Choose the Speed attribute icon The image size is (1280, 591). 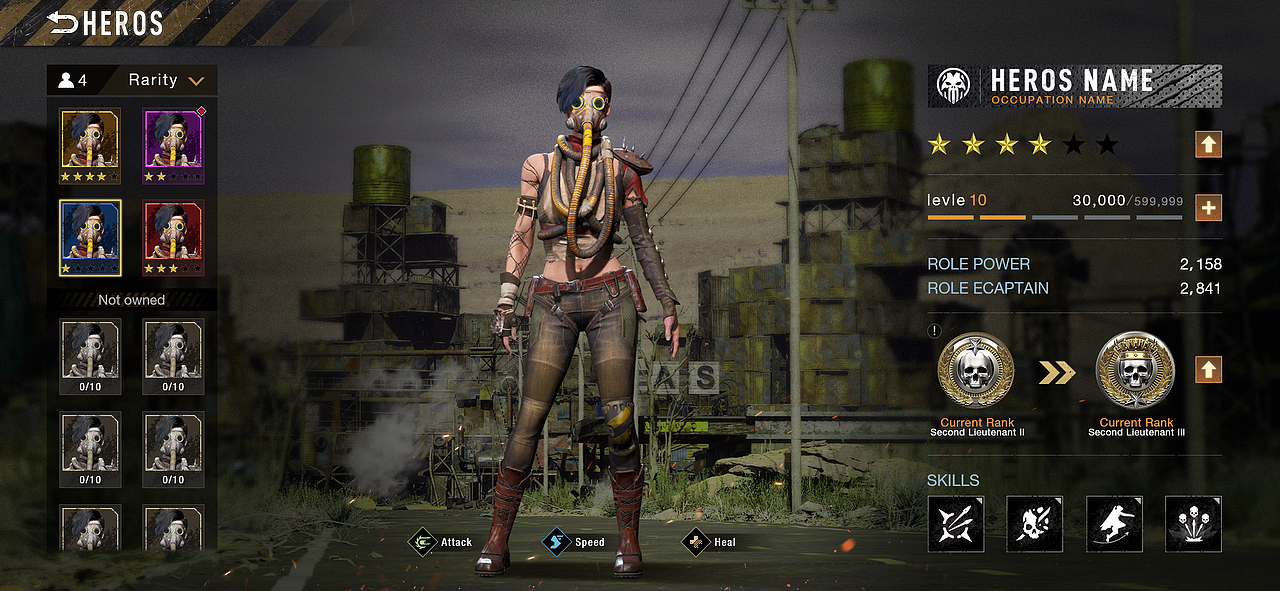pos(556,542)
